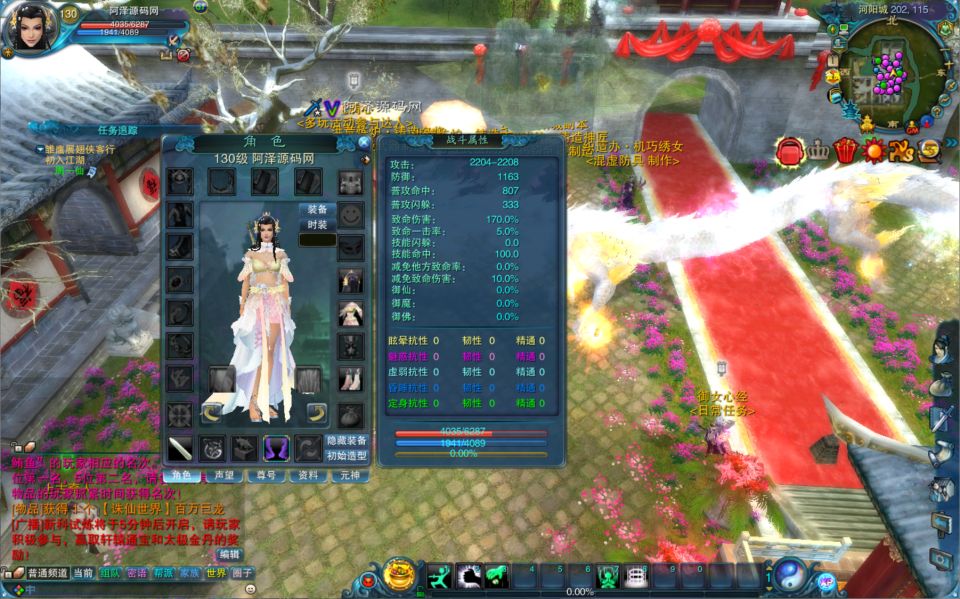The width and height of the screenshot is (960, 599).
Task: Click the red backpack event icon
Action: 790,151
